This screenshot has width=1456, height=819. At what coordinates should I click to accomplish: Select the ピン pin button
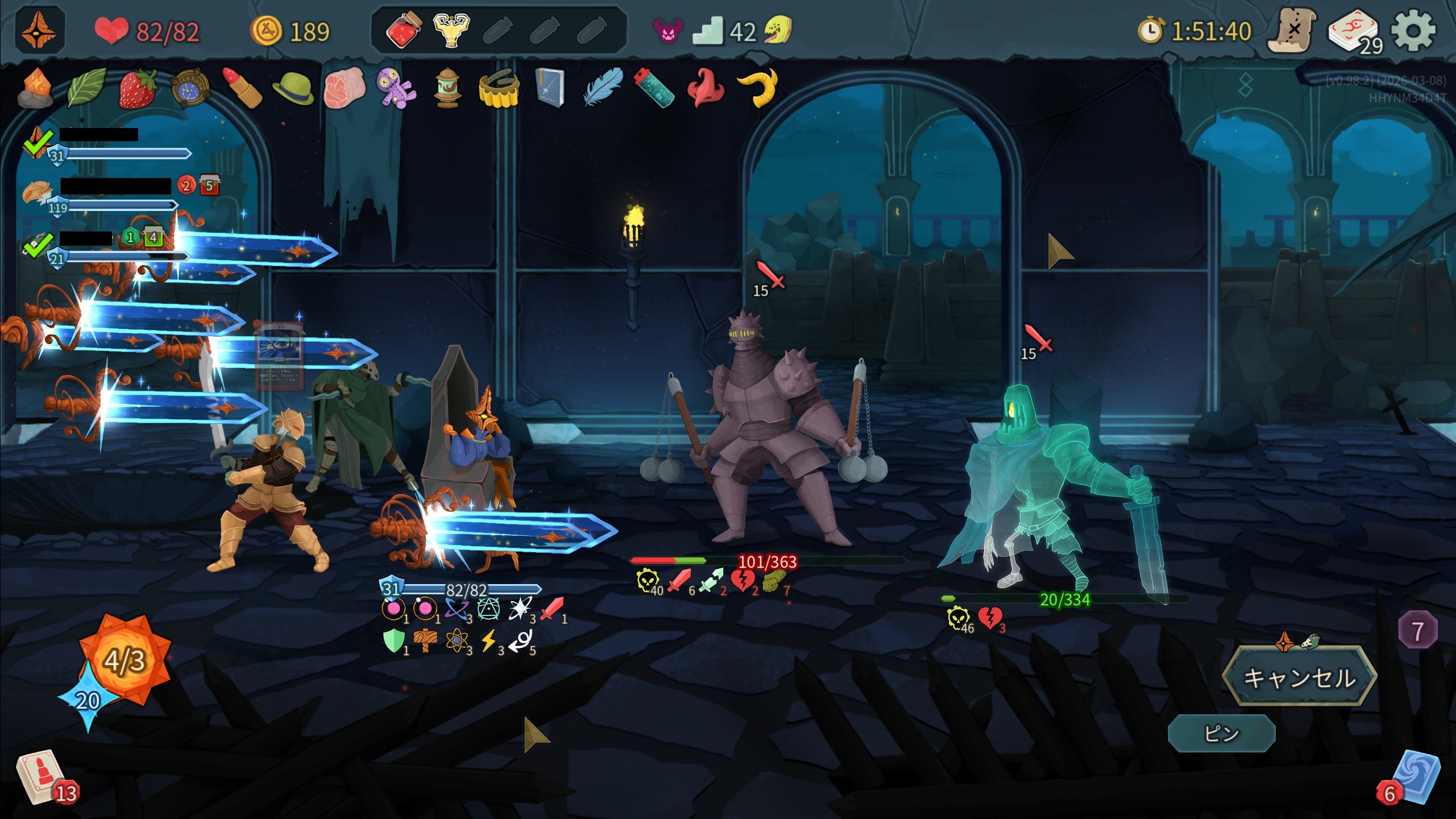pyautogui.click(x=1221, y=733)
